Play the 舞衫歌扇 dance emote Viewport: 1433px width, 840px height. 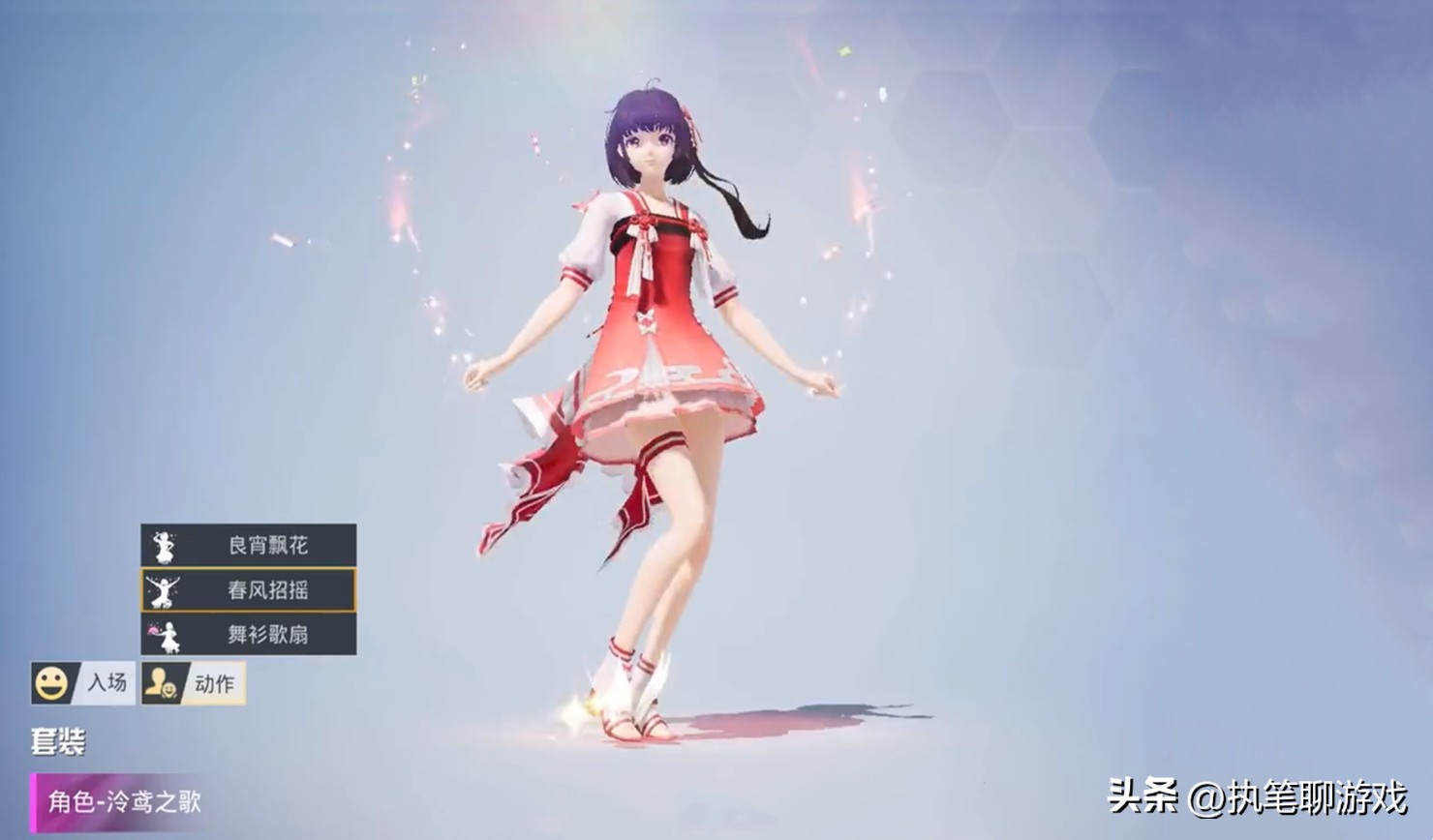tap(249, 634)
